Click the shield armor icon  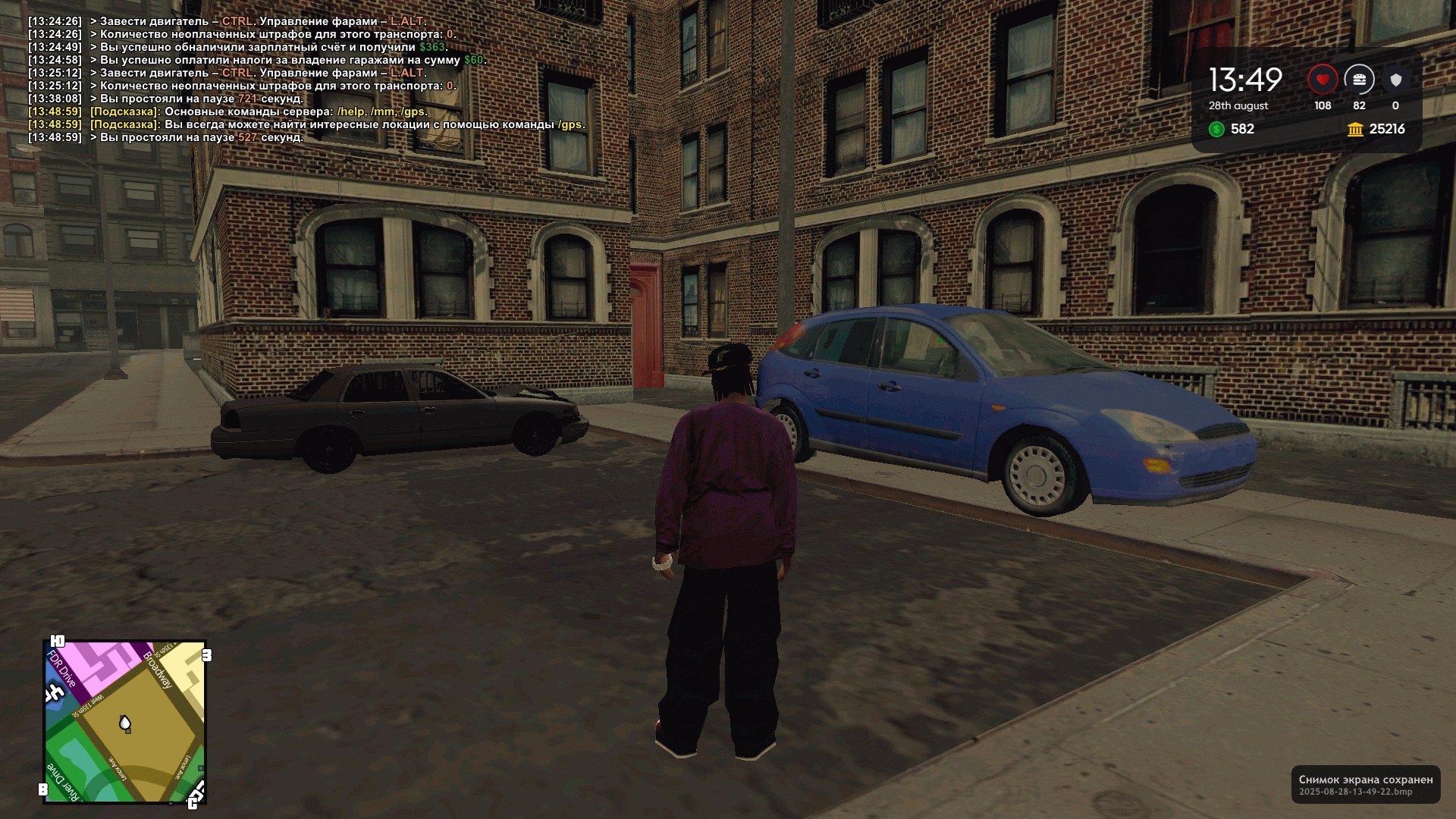coord(1395,80)
